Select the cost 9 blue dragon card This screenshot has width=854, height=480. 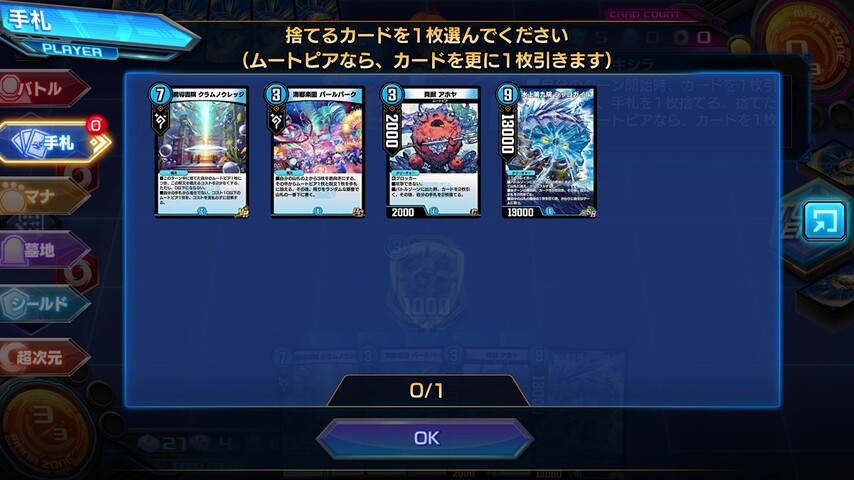point(548,151)
